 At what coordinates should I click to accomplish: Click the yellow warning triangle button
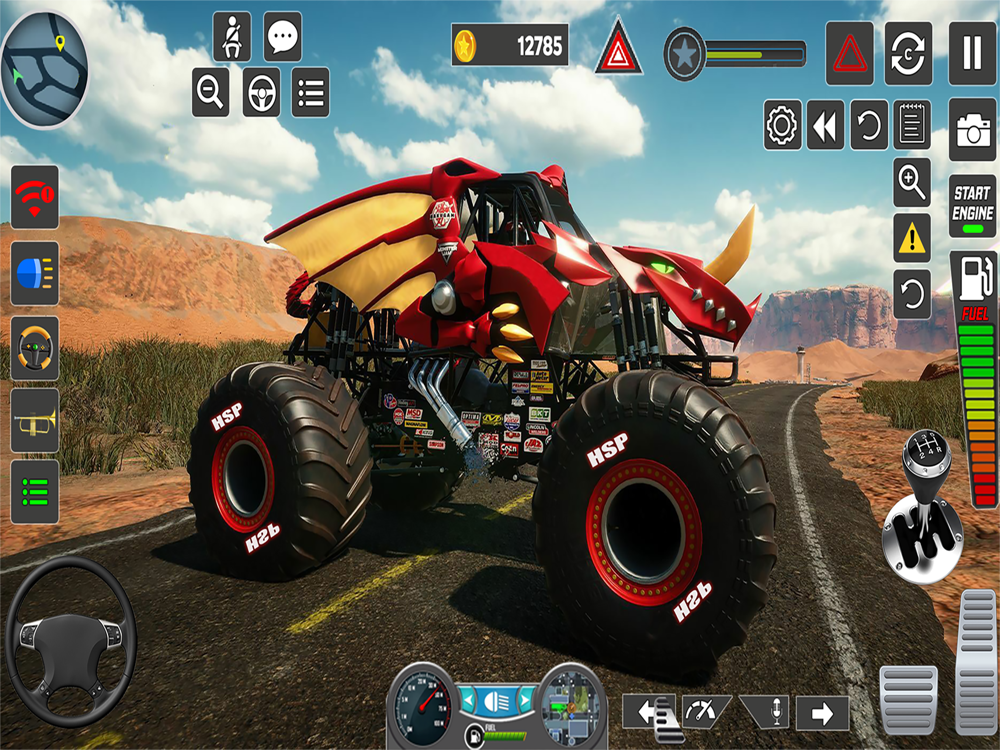pos(912,238)
